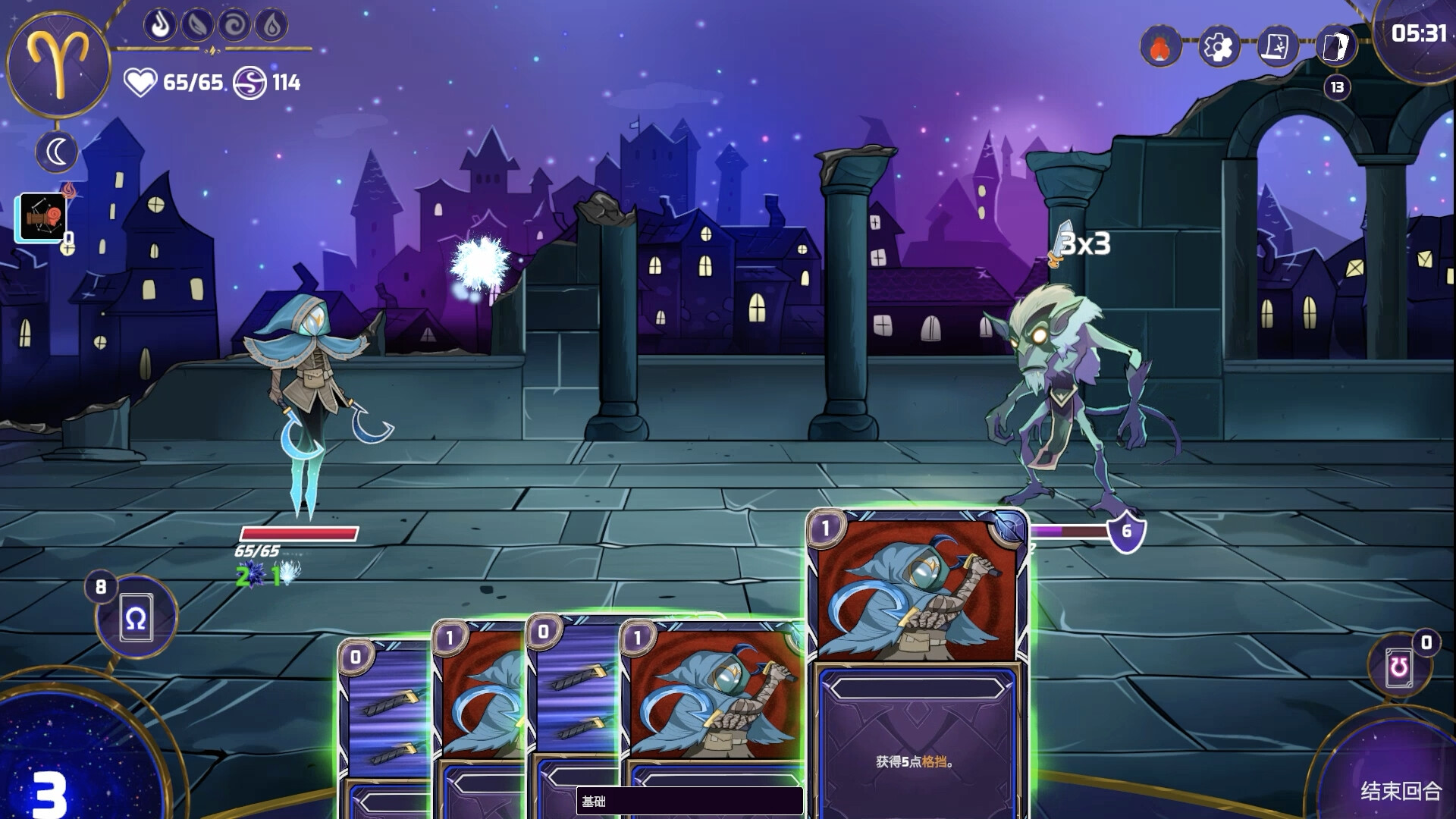This screenshot has width=1456, height=819.
Task: Open the gear settings menu
Action: [x=1219, y=47]
